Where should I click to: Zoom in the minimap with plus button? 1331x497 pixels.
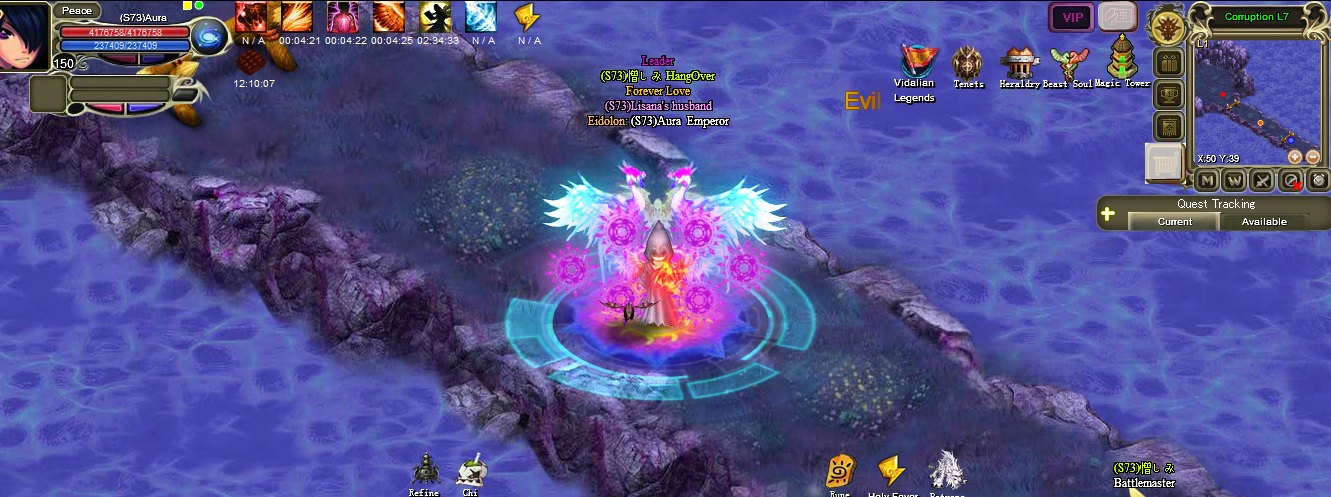click(x=1294, y=157)
